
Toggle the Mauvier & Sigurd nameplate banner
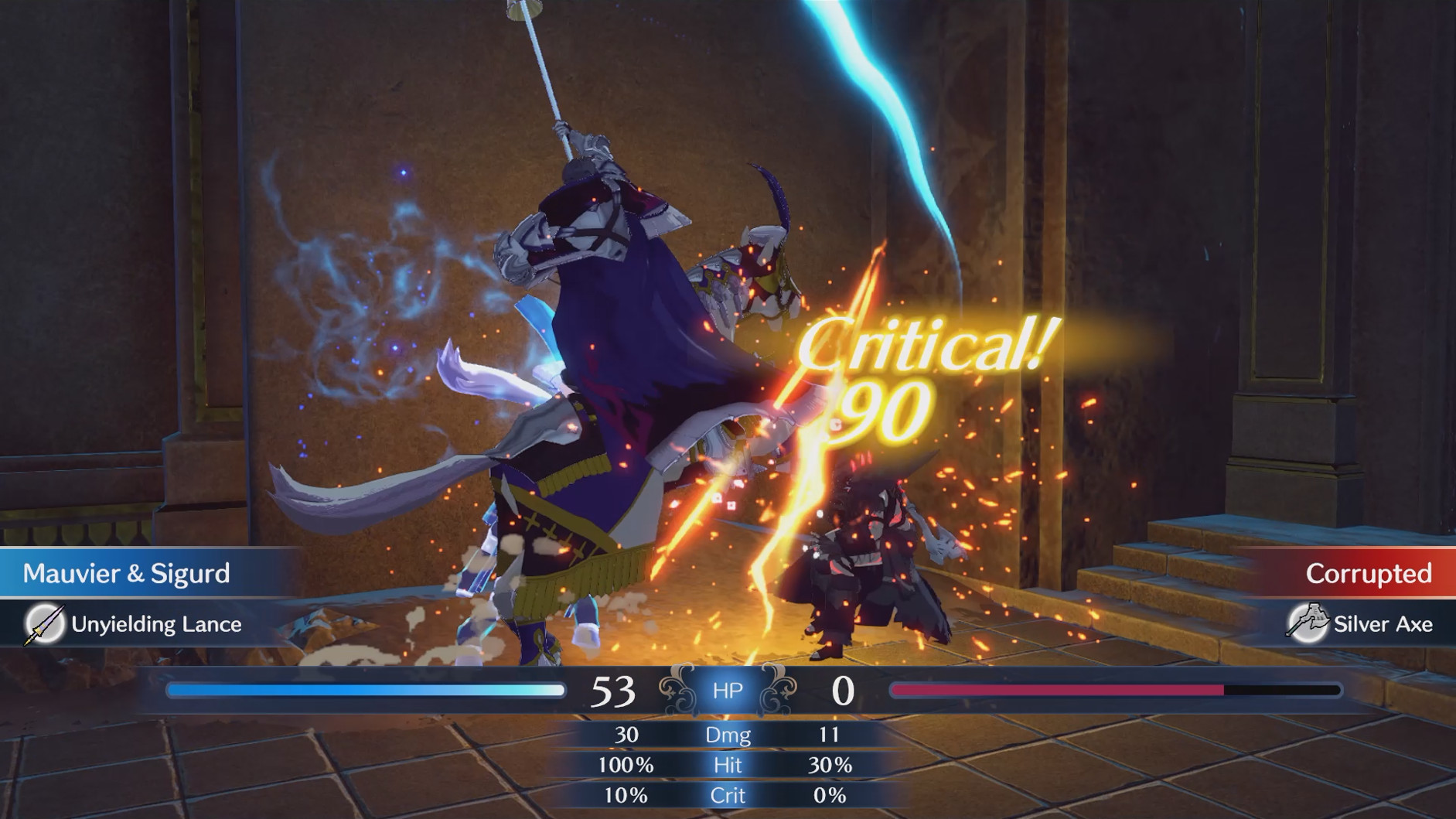tap(128, 574)
